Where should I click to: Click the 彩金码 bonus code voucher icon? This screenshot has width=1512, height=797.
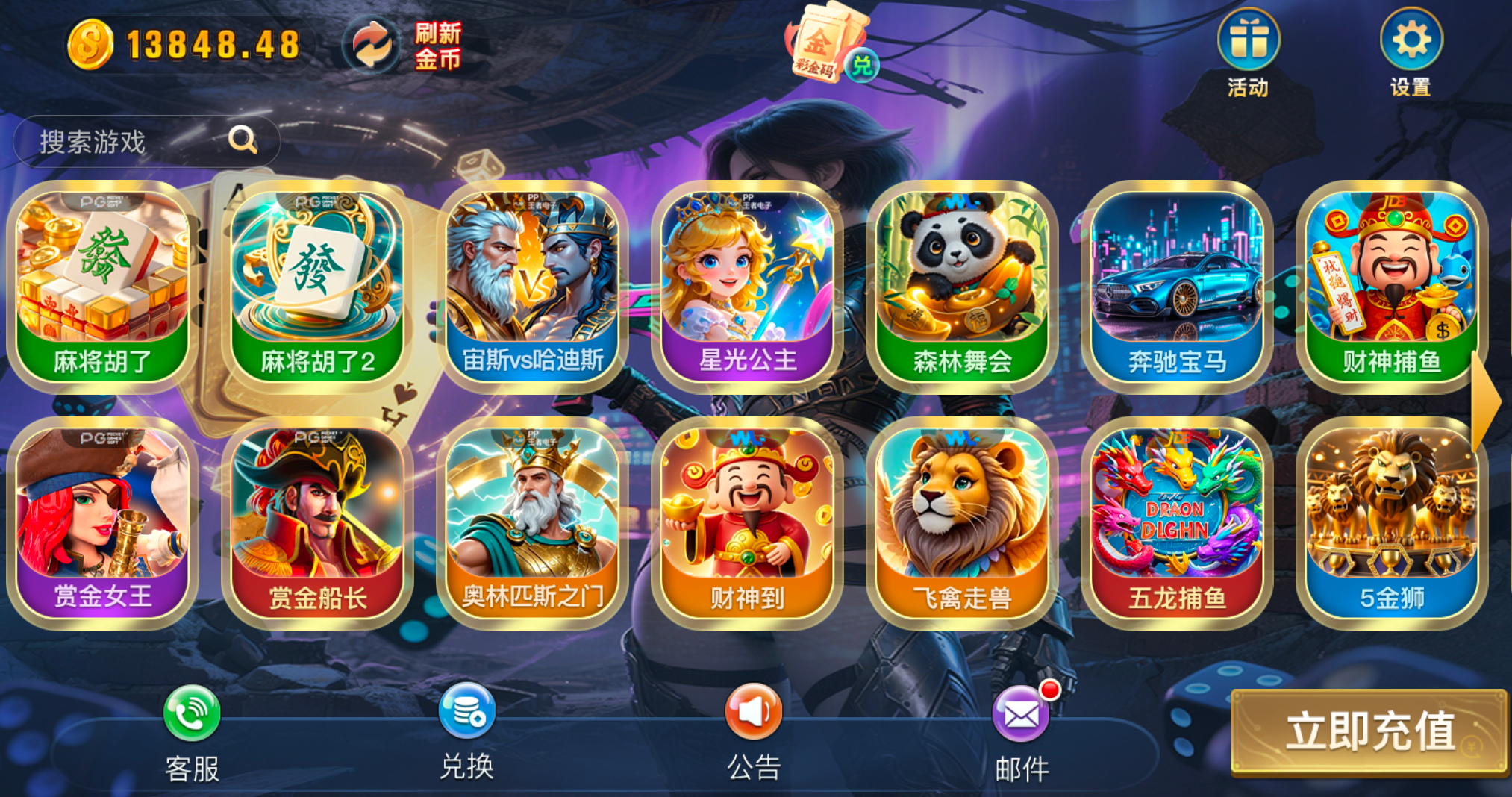[823, 41]
